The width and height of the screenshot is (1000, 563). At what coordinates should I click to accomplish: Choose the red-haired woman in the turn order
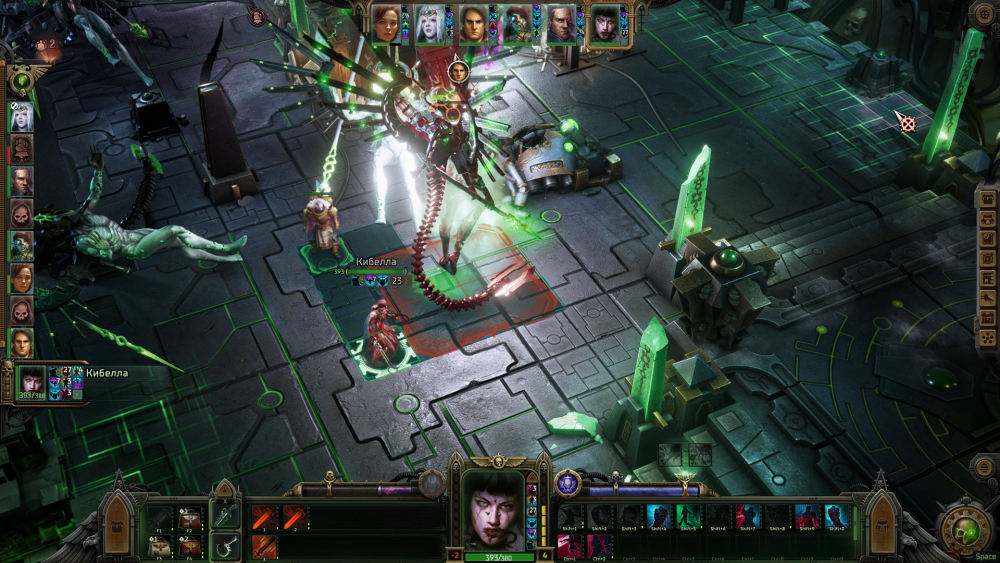click(x=21, y=277)
